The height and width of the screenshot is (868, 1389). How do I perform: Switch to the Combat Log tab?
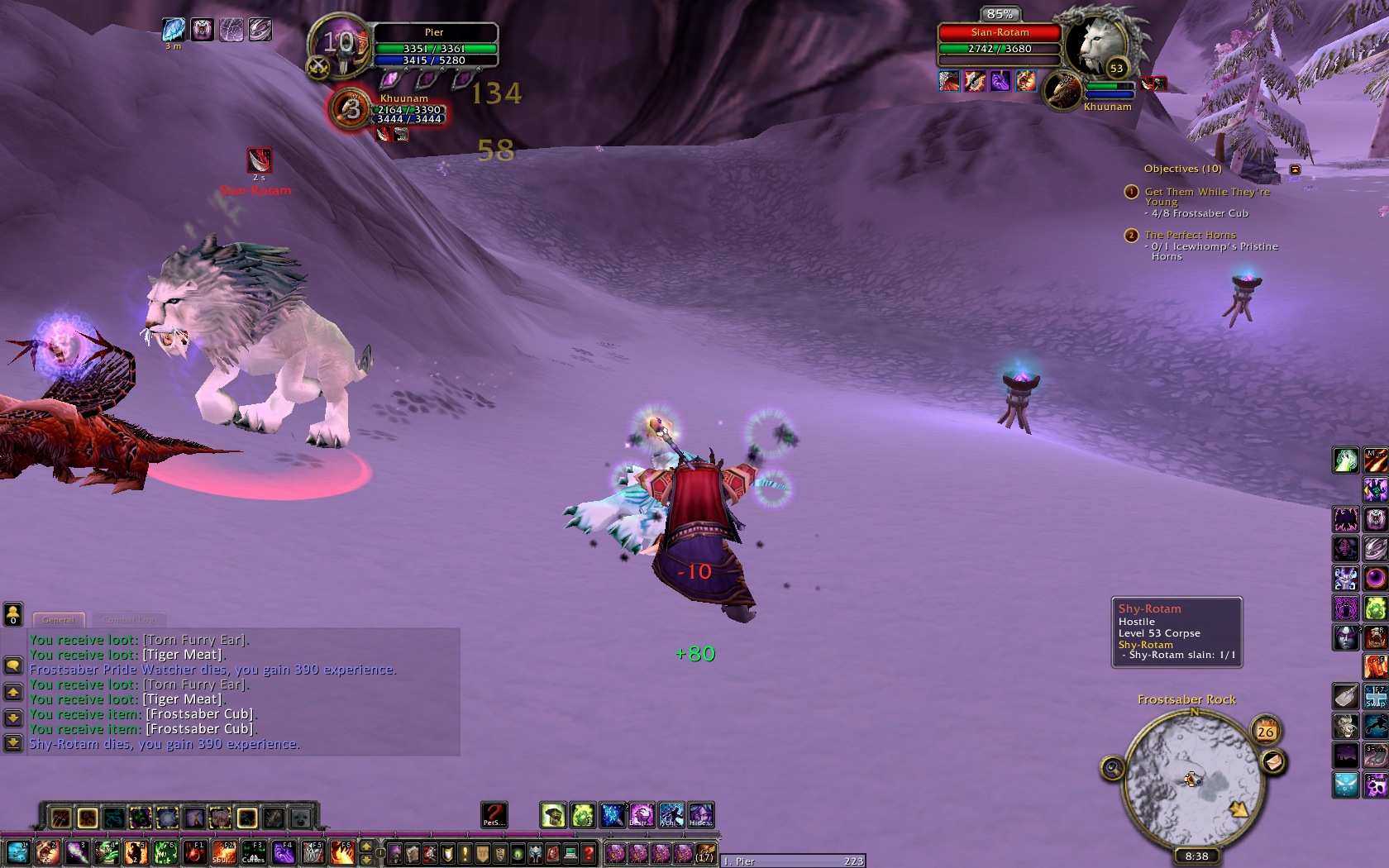pos(129,619)
